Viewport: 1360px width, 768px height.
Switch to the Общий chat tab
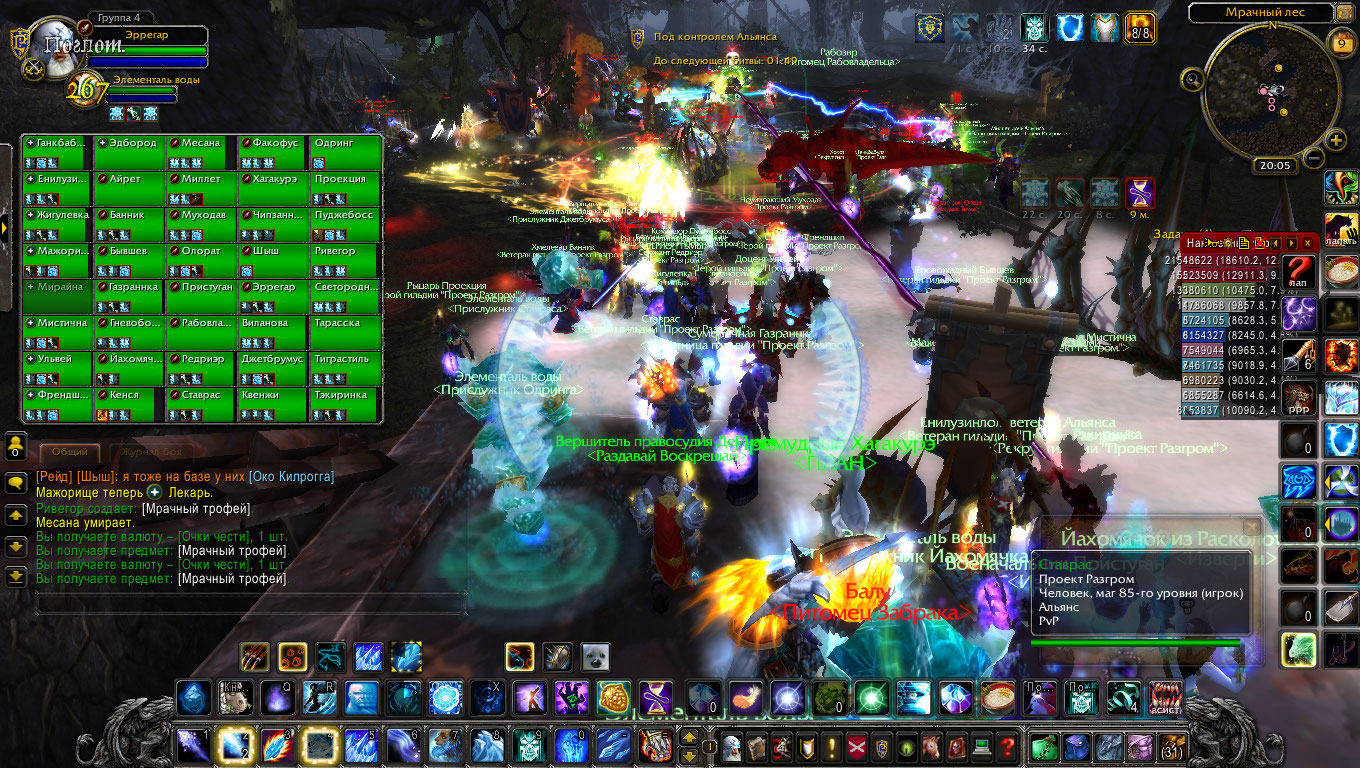pos(69,452)
